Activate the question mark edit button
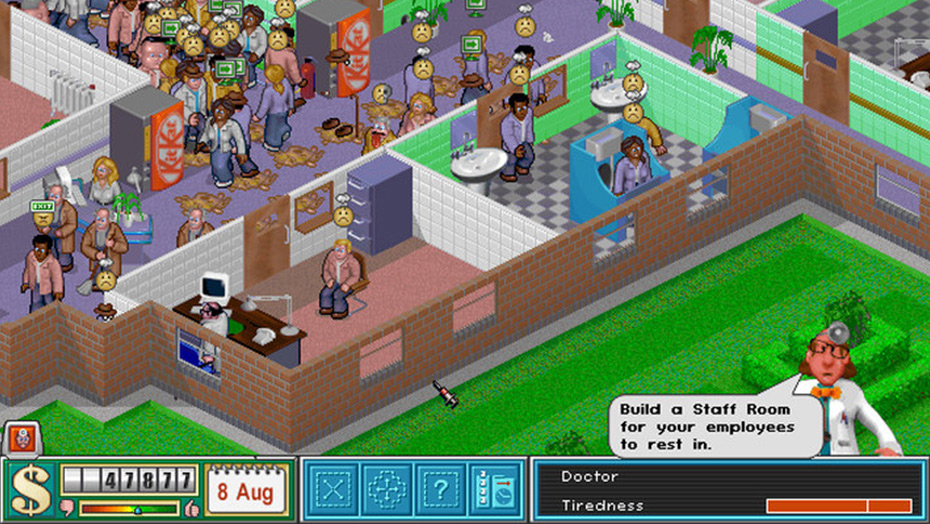 [x=439, y=490]
